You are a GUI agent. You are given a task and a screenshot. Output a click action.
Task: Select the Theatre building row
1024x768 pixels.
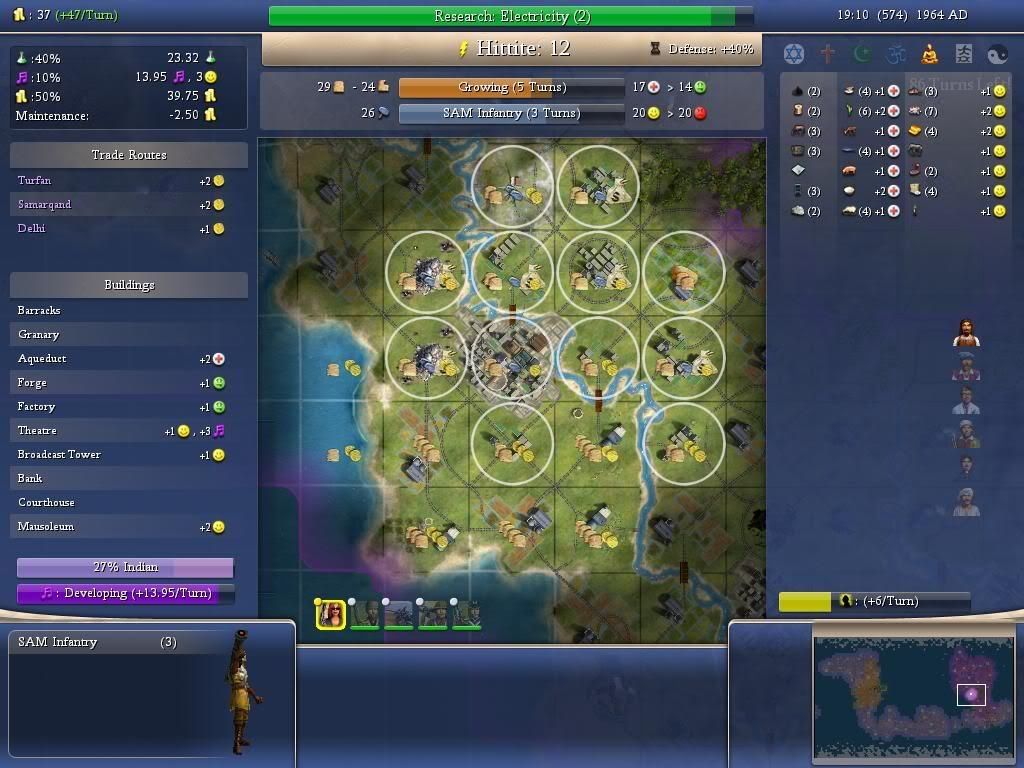[37, 430]
